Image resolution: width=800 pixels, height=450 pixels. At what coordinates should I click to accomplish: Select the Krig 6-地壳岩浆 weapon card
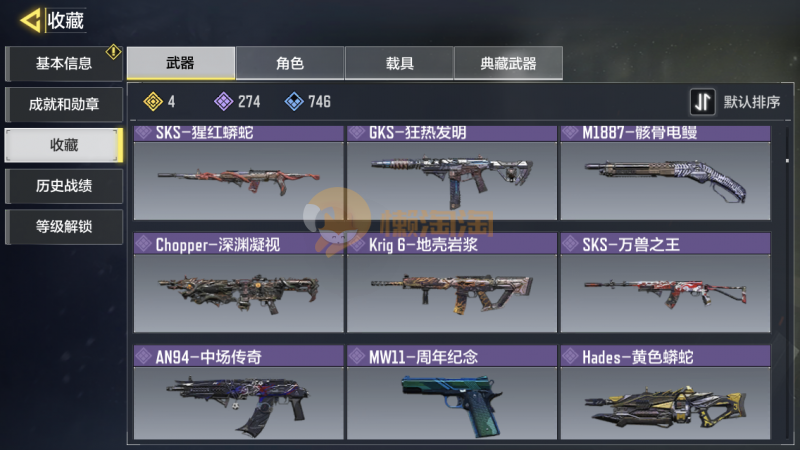pos(453,283)
